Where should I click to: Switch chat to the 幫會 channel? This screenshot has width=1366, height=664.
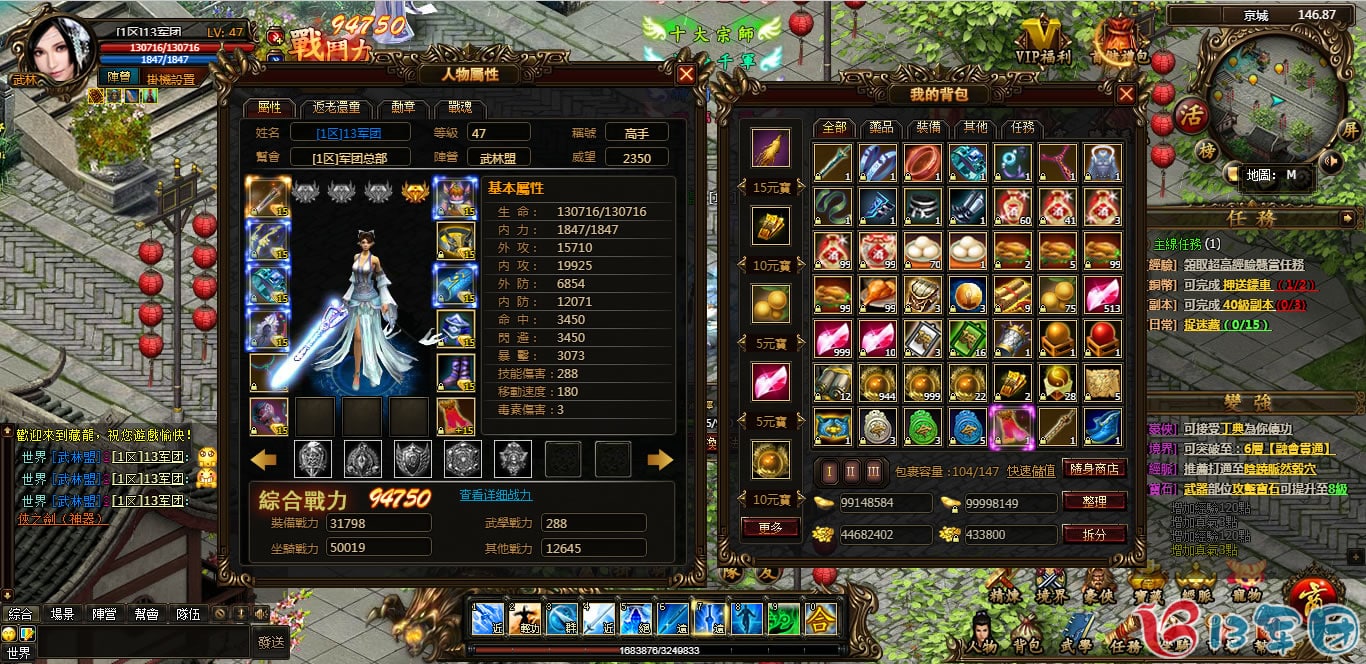(x=146, y=614)
